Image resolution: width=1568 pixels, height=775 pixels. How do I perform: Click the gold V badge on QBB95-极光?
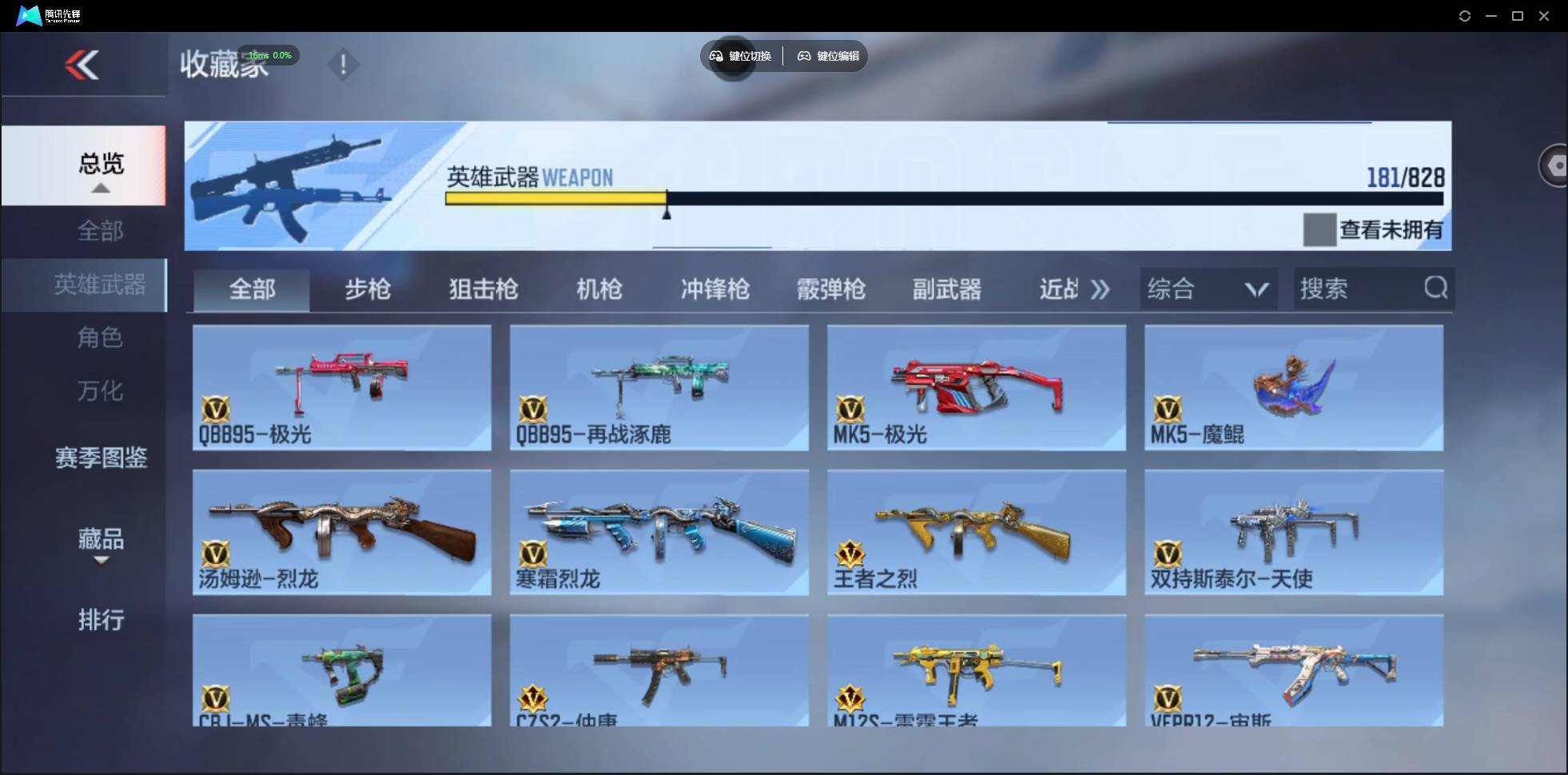[217, 409]
